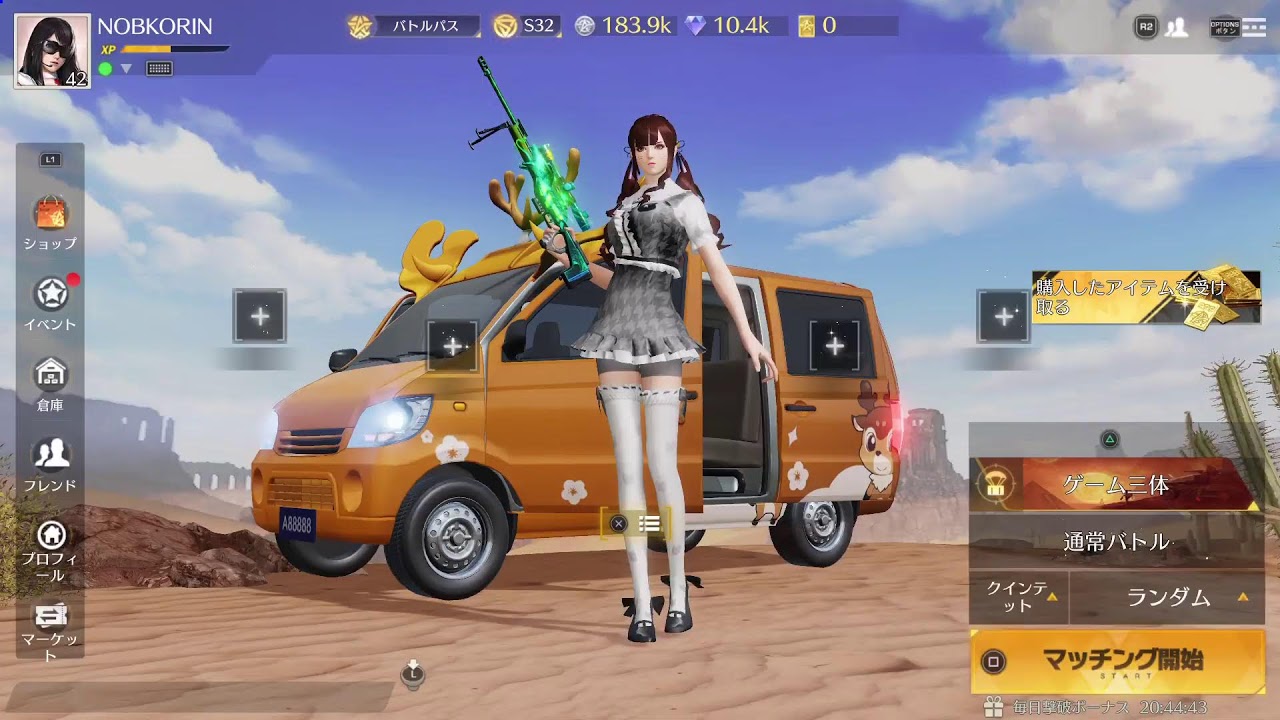Open the クインテット squad size dropdown
Image resolution: width=1280 pixels, height=720 pixels.
[x=1019, y=597]
